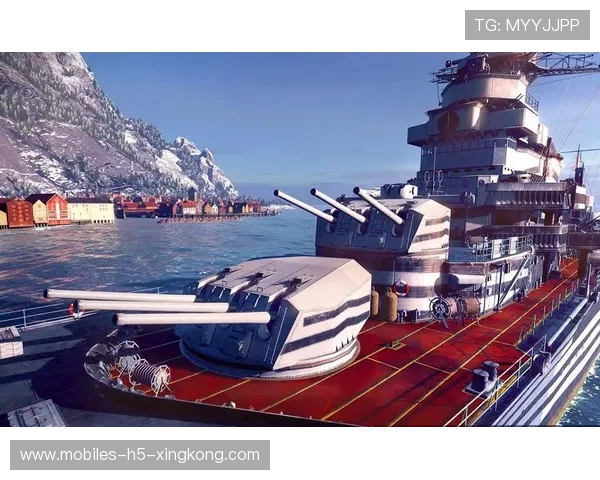Screen dimensions: 600x480
Task: Click the TG: MYYJJPP contact label
Action: (x=527, y=25)
